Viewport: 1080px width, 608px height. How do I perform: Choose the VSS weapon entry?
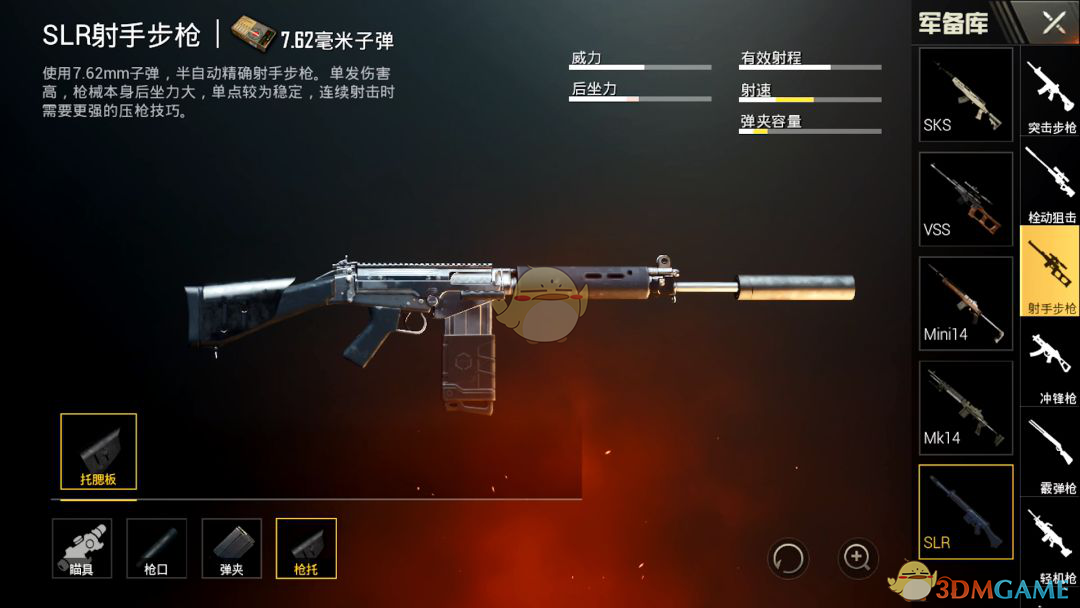pos(965,199)
